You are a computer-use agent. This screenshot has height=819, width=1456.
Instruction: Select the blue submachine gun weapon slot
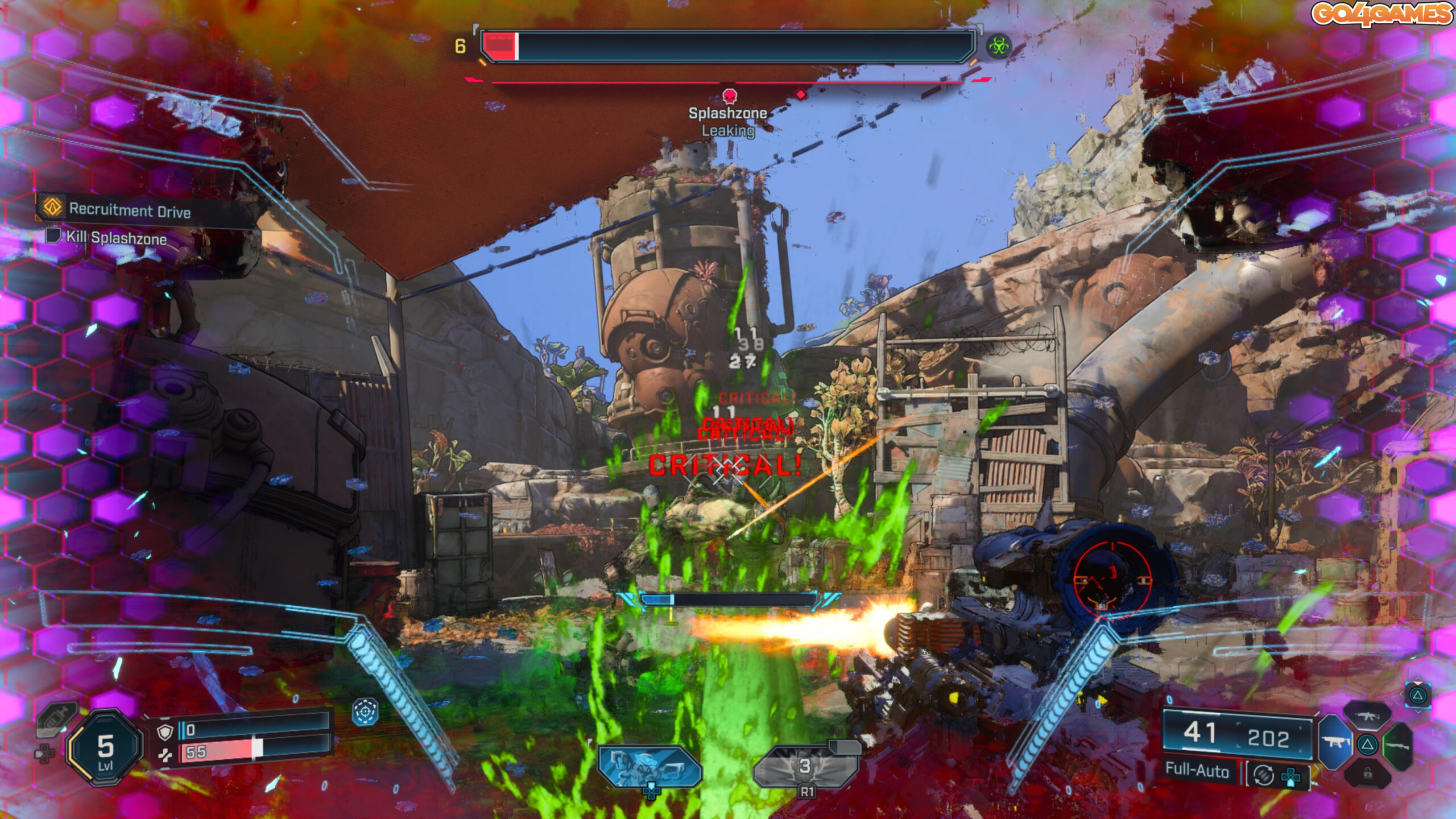[x=1334, y=742]
